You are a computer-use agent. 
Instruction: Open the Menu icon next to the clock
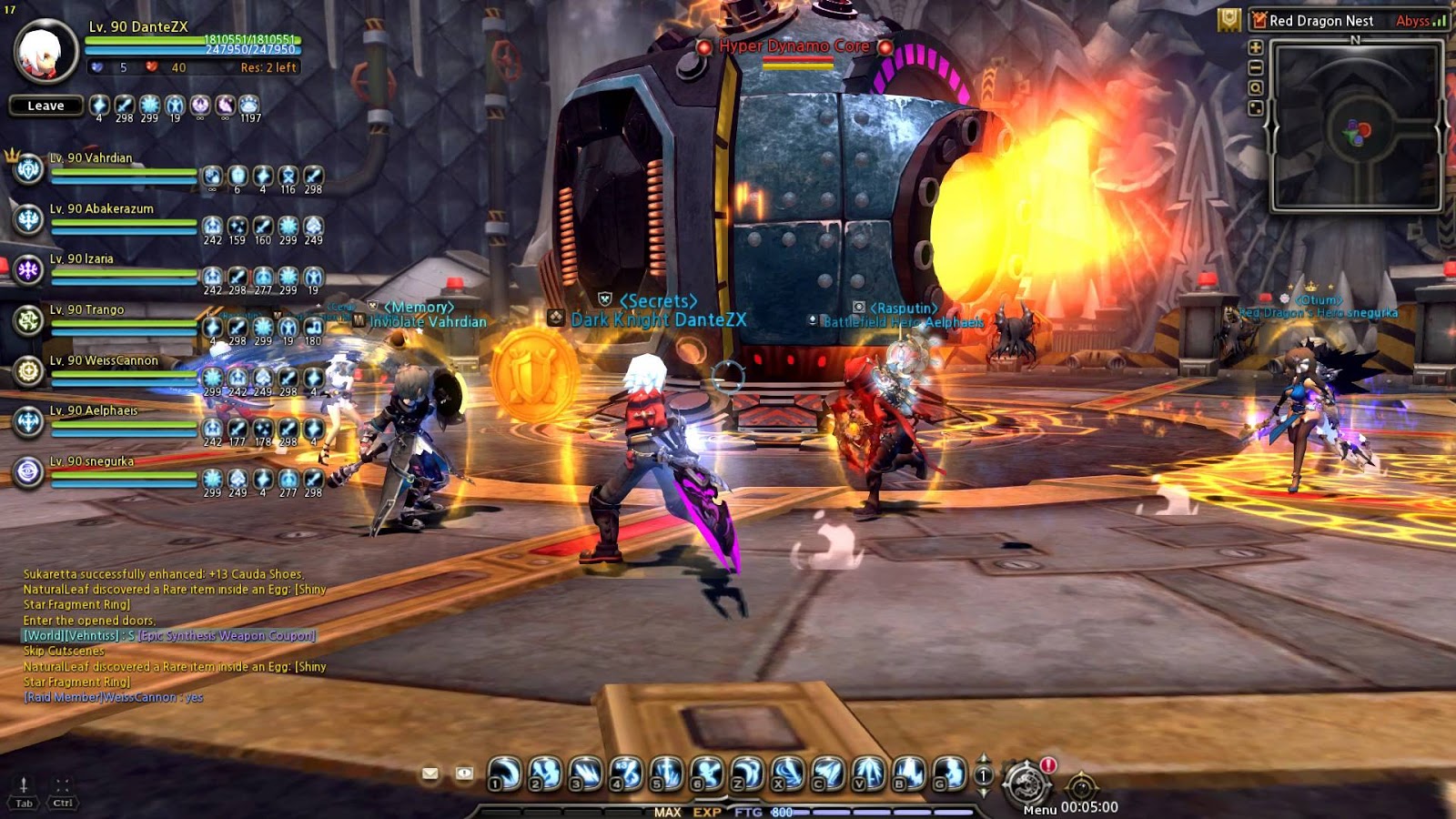click(1027, 781)
